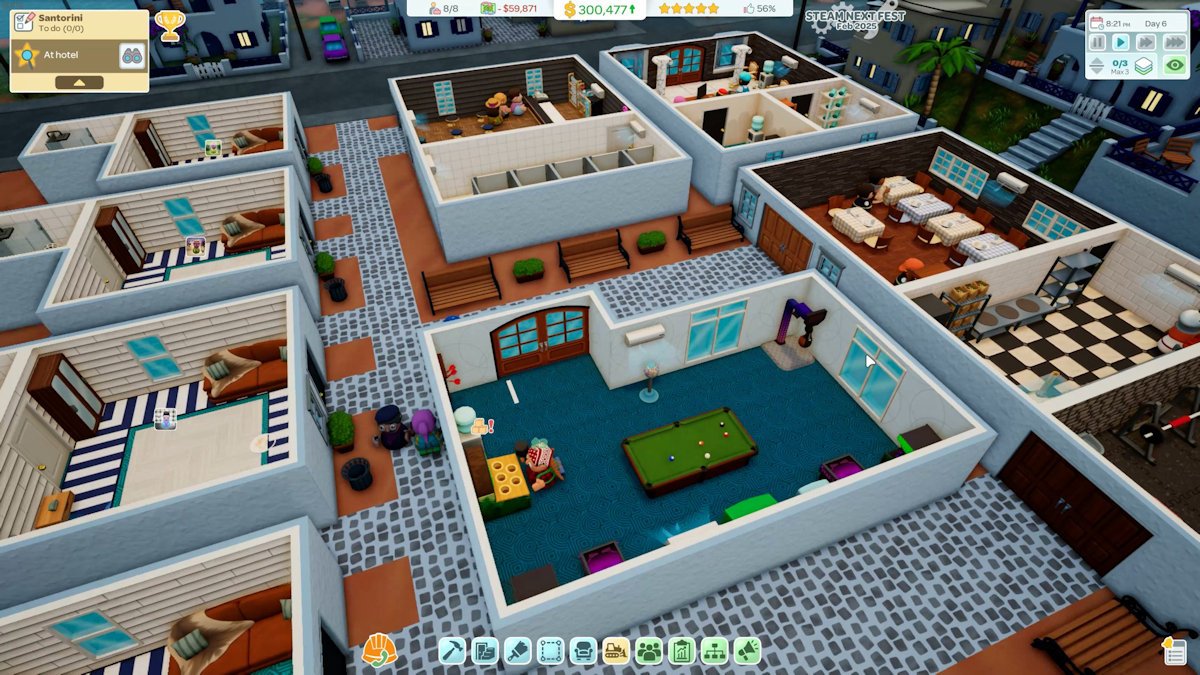Click the orange hard hat phone icon
Screen dimensions: 1200x675
(379, 650)
